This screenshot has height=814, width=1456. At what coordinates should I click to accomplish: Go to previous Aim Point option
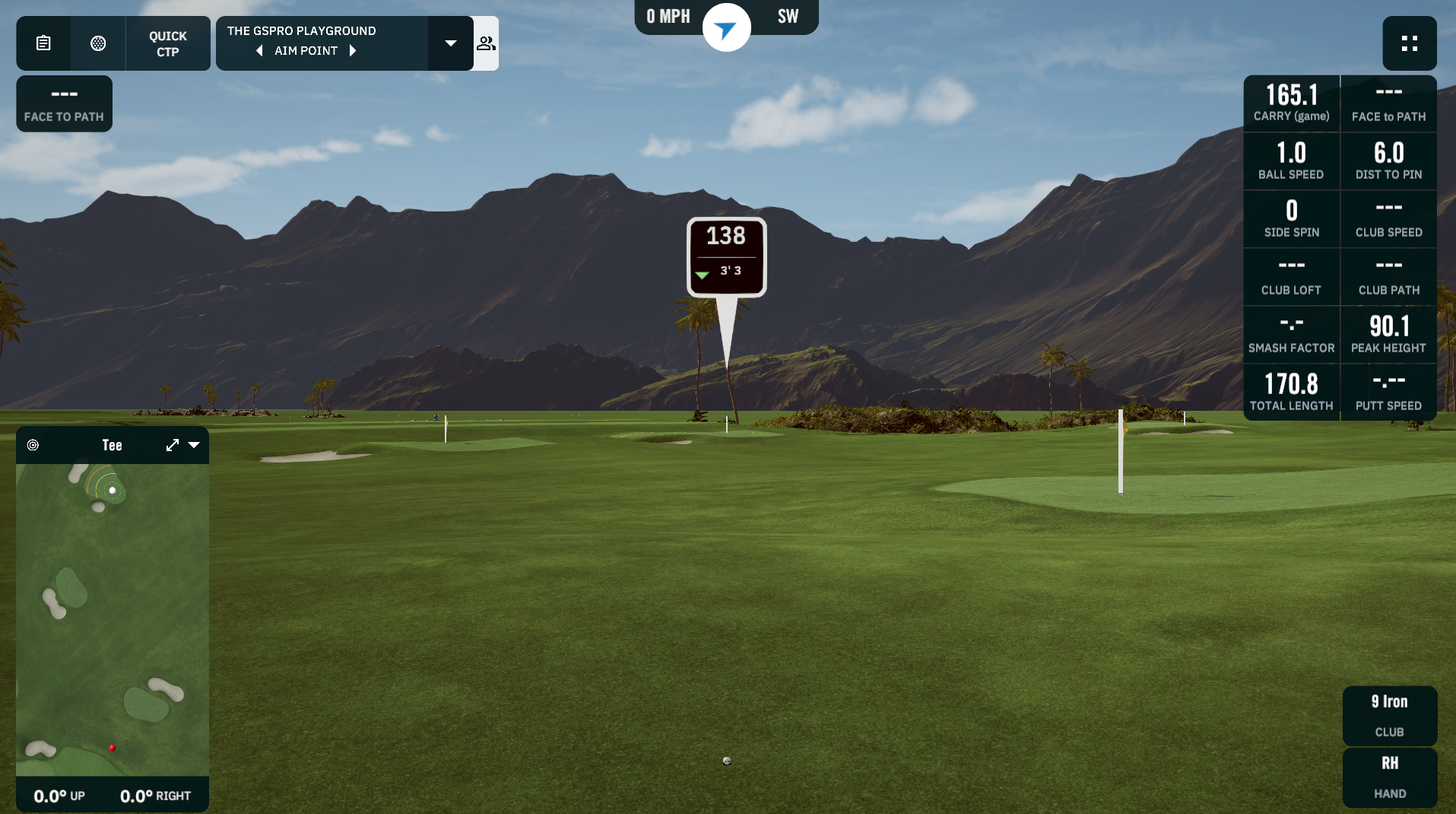coord(260,51)
